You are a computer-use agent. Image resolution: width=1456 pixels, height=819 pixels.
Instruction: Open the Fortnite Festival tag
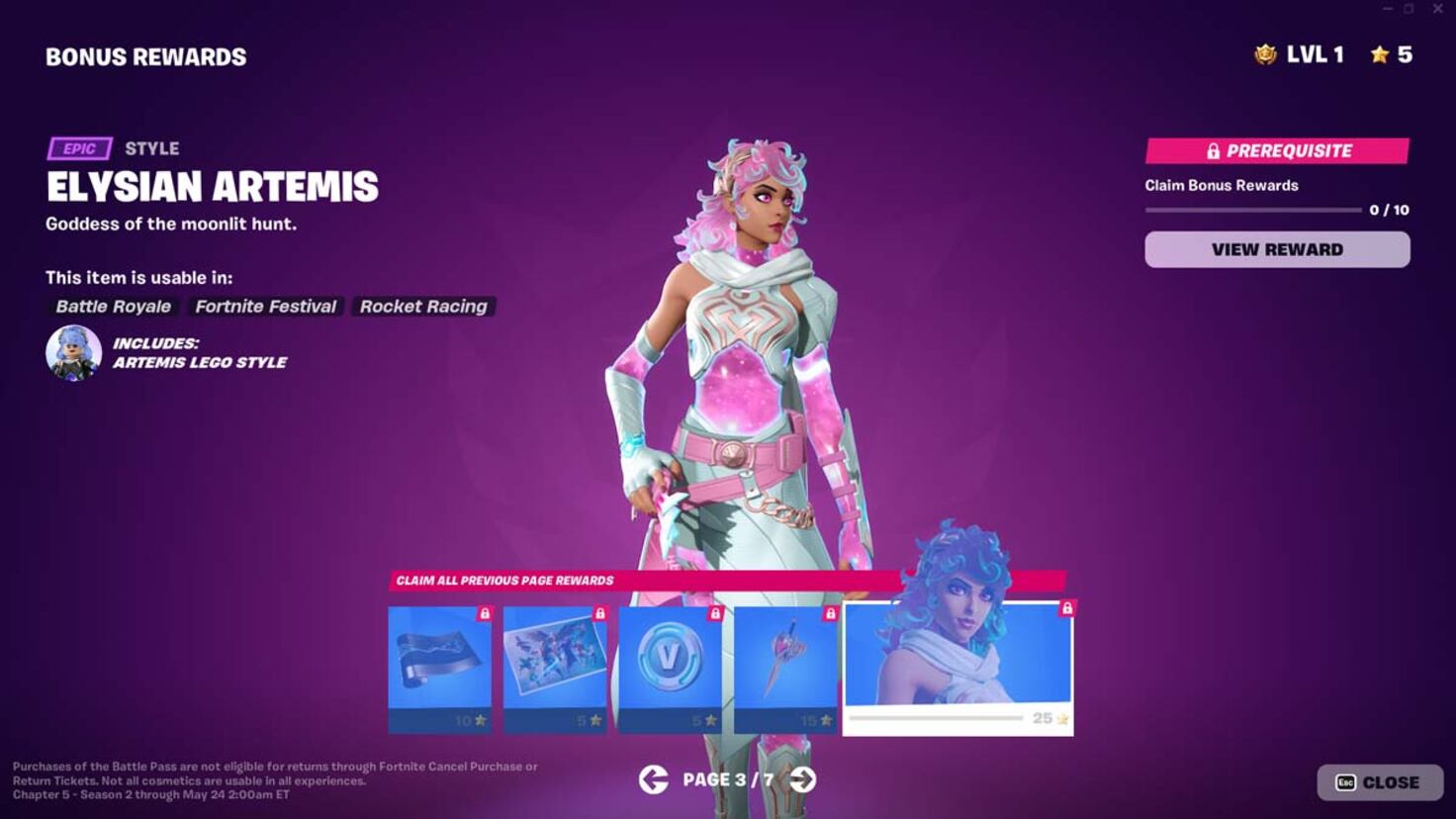(x=264, y=307)
